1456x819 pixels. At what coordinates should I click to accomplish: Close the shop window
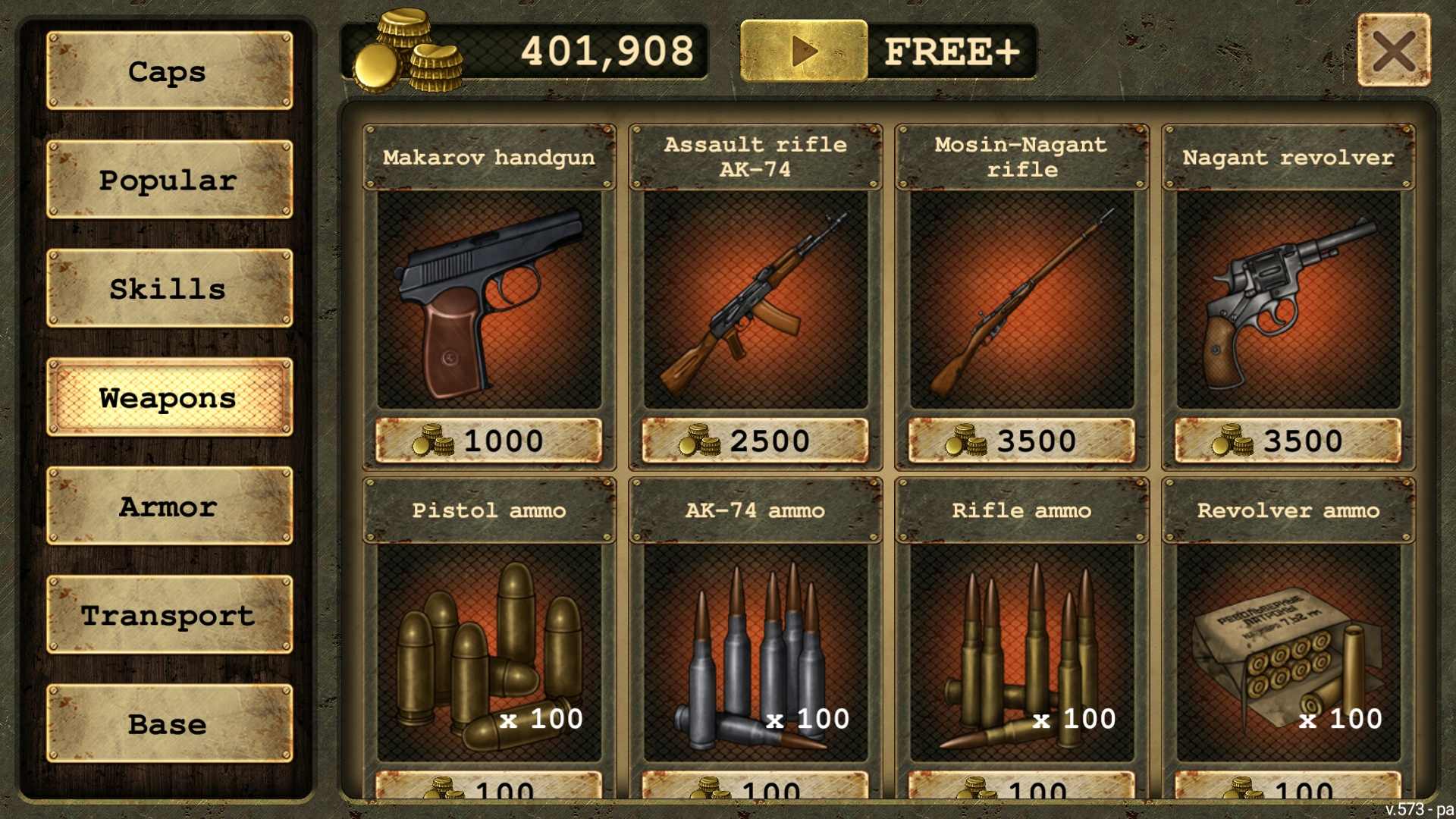coord(1394,51)
